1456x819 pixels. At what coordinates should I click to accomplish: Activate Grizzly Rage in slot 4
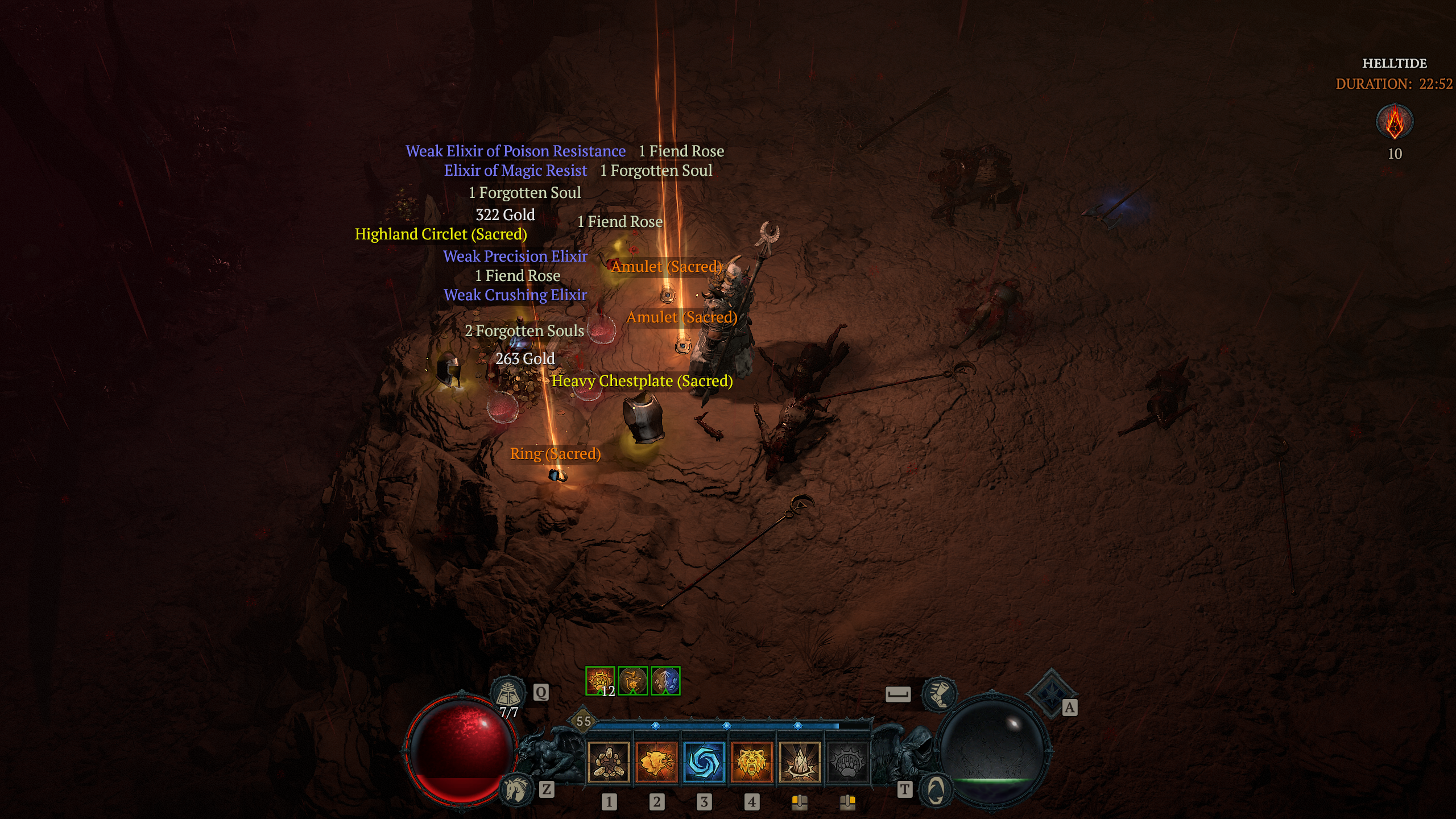coord(752,764)
